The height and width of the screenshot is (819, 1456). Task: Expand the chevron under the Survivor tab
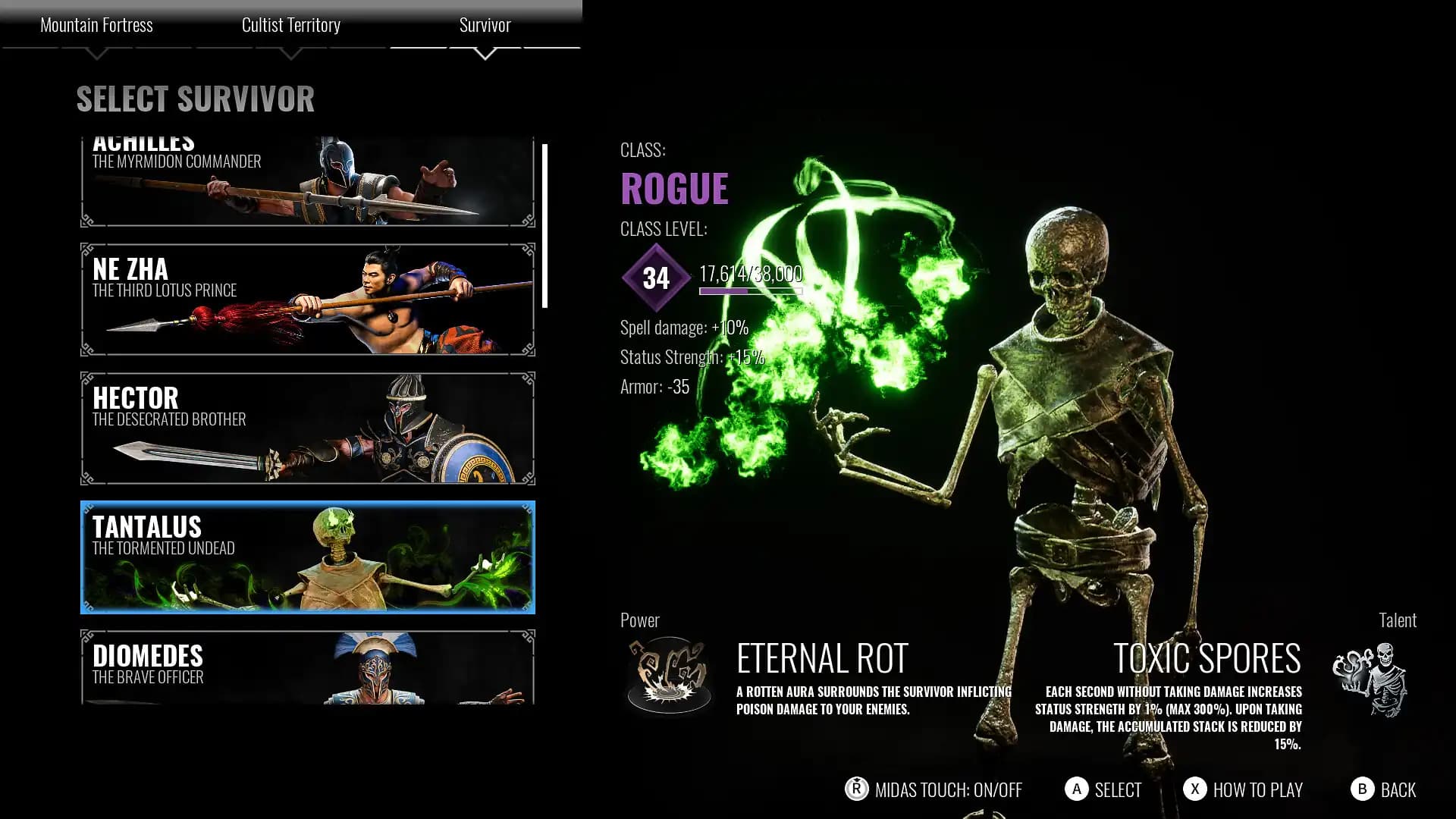pos(485,53)
